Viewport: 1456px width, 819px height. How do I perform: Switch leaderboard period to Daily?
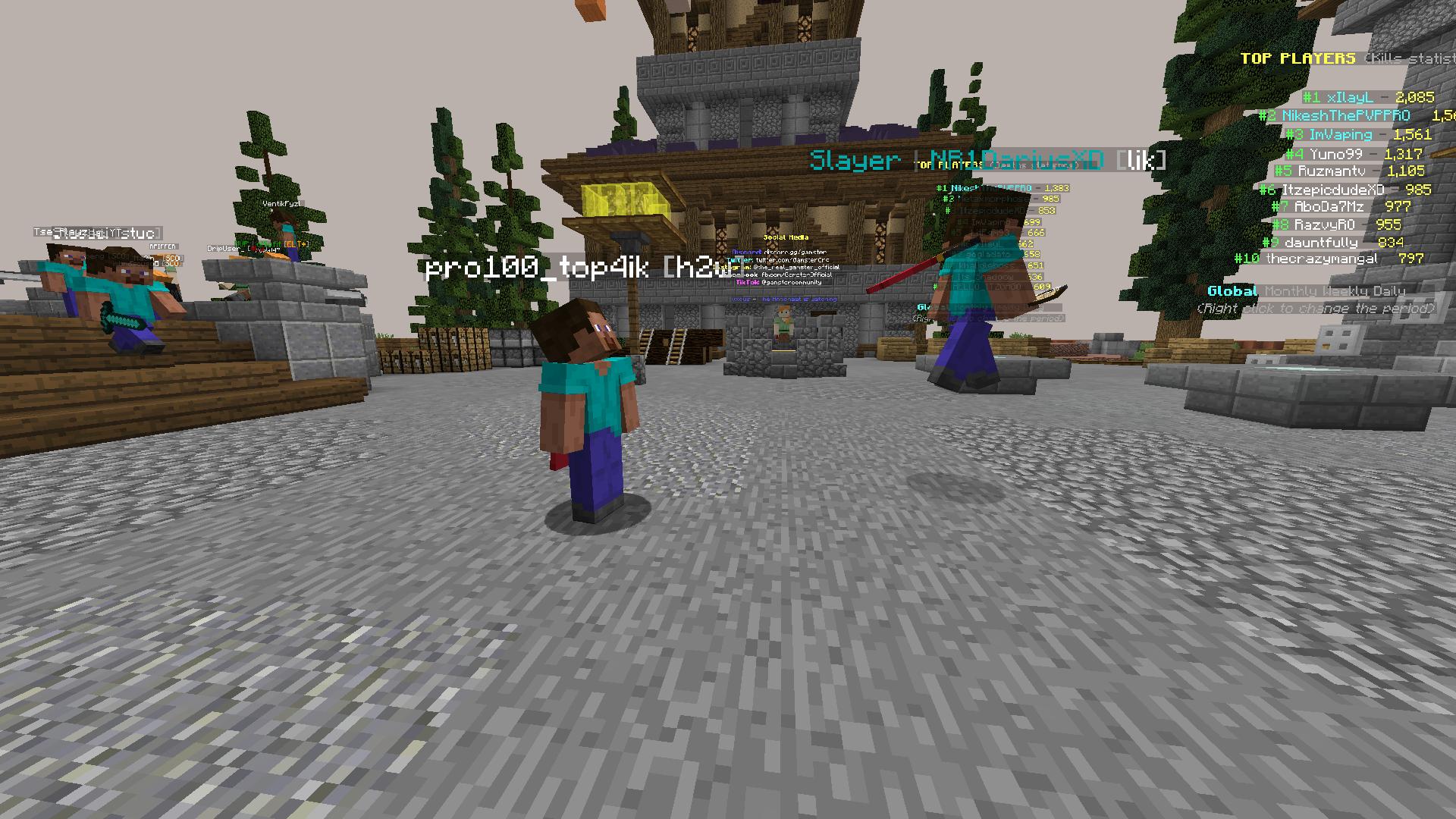tap(1388, 290)
